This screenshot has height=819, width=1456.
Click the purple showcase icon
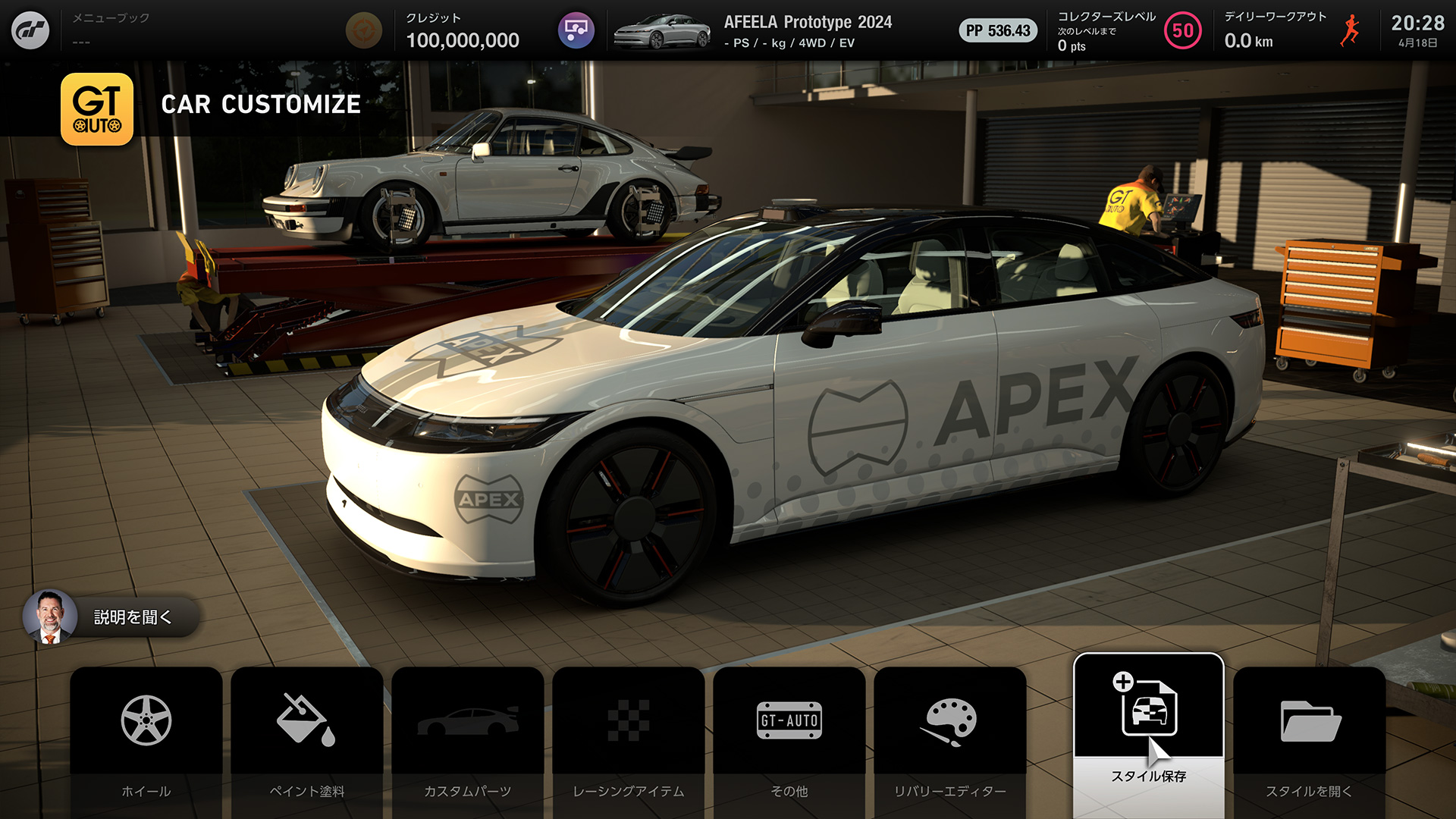tap(576, 31)
